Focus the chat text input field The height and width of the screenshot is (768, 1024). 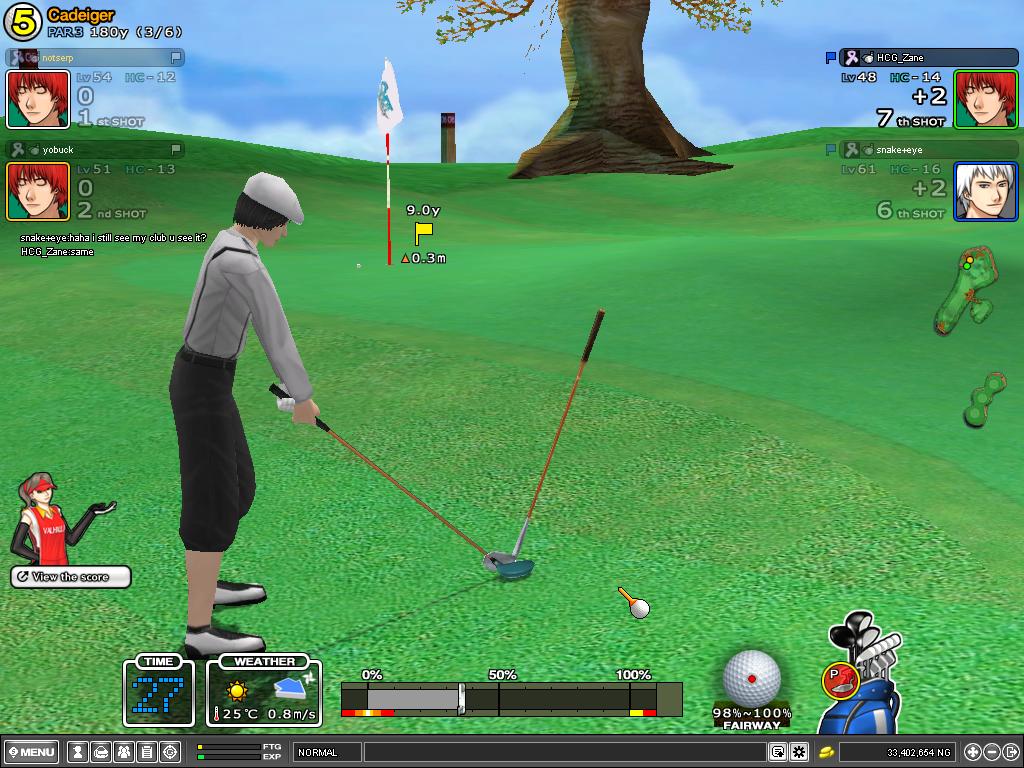pos(565,752)
